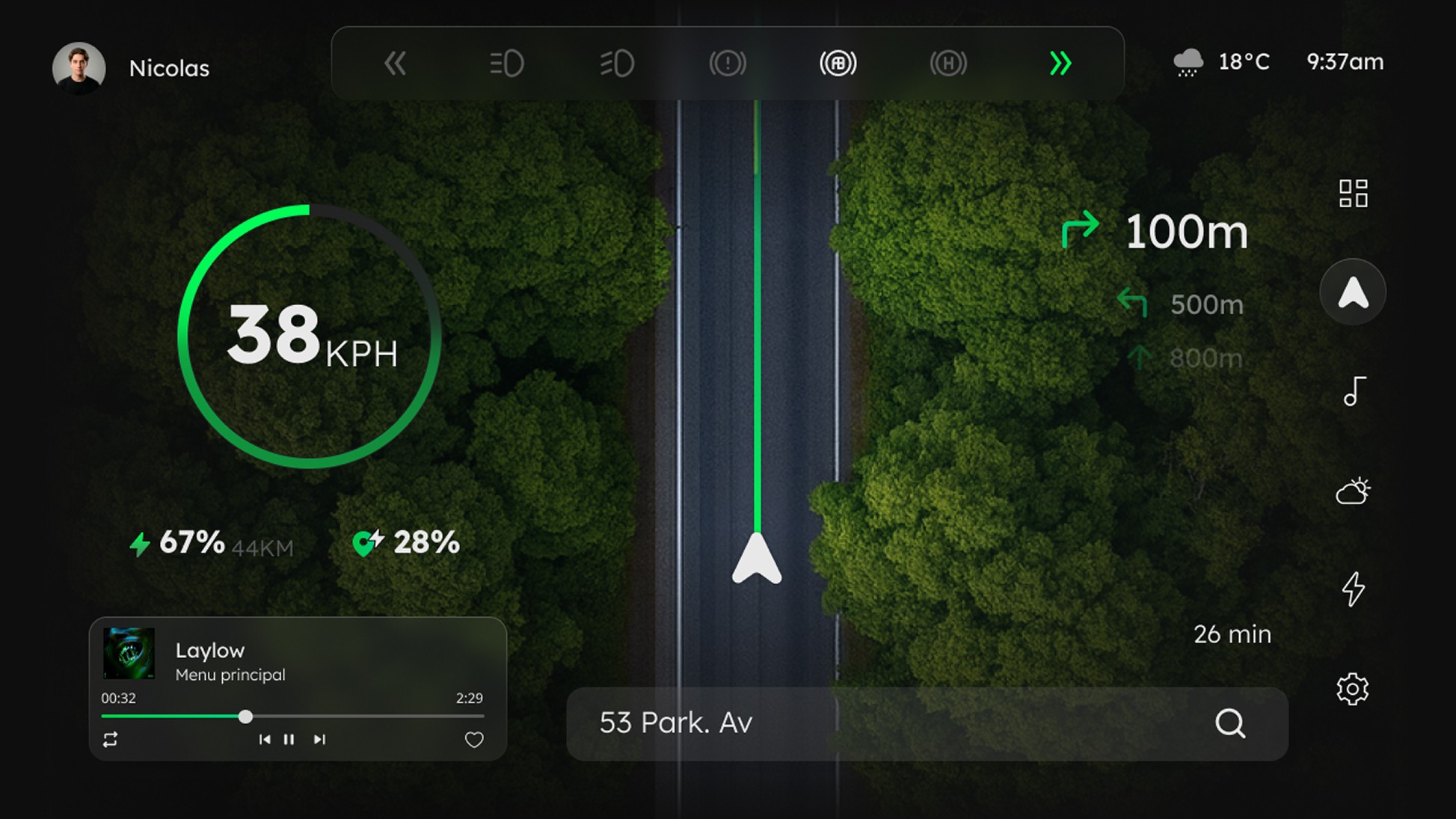Viewport: 1456px width, 819px height.
Task: Open the gear settings menu
Action: pyautogui.click(x=1352, y=689)
